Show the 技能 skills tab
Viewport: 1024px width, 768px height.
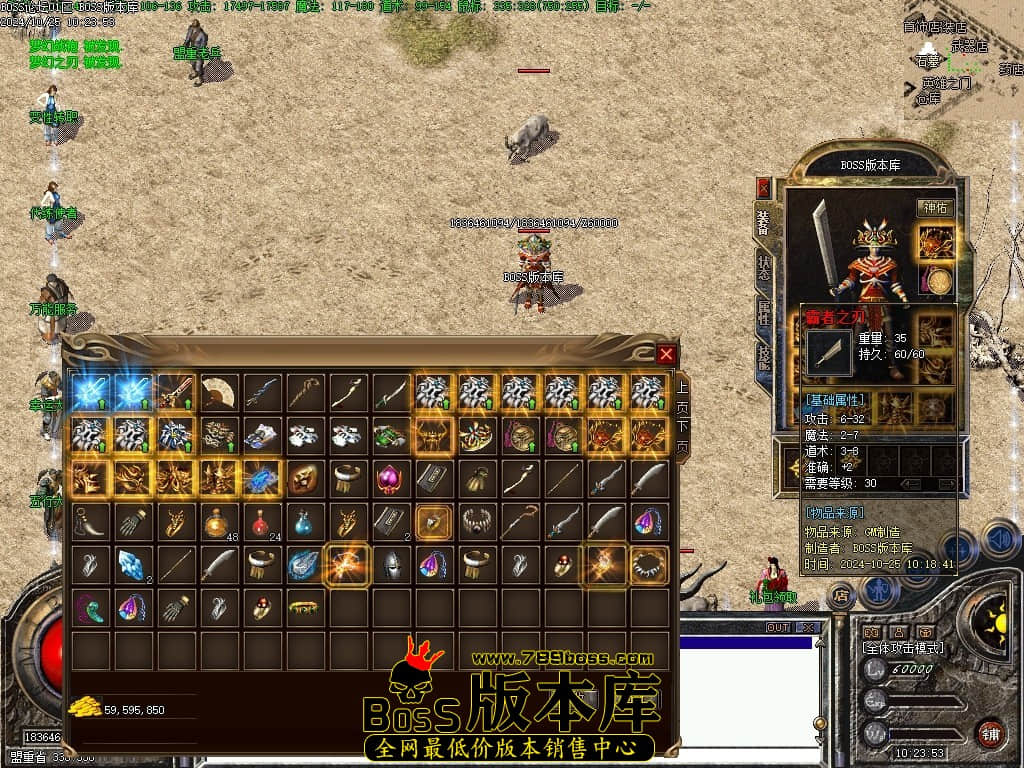(x=764, y=357)
